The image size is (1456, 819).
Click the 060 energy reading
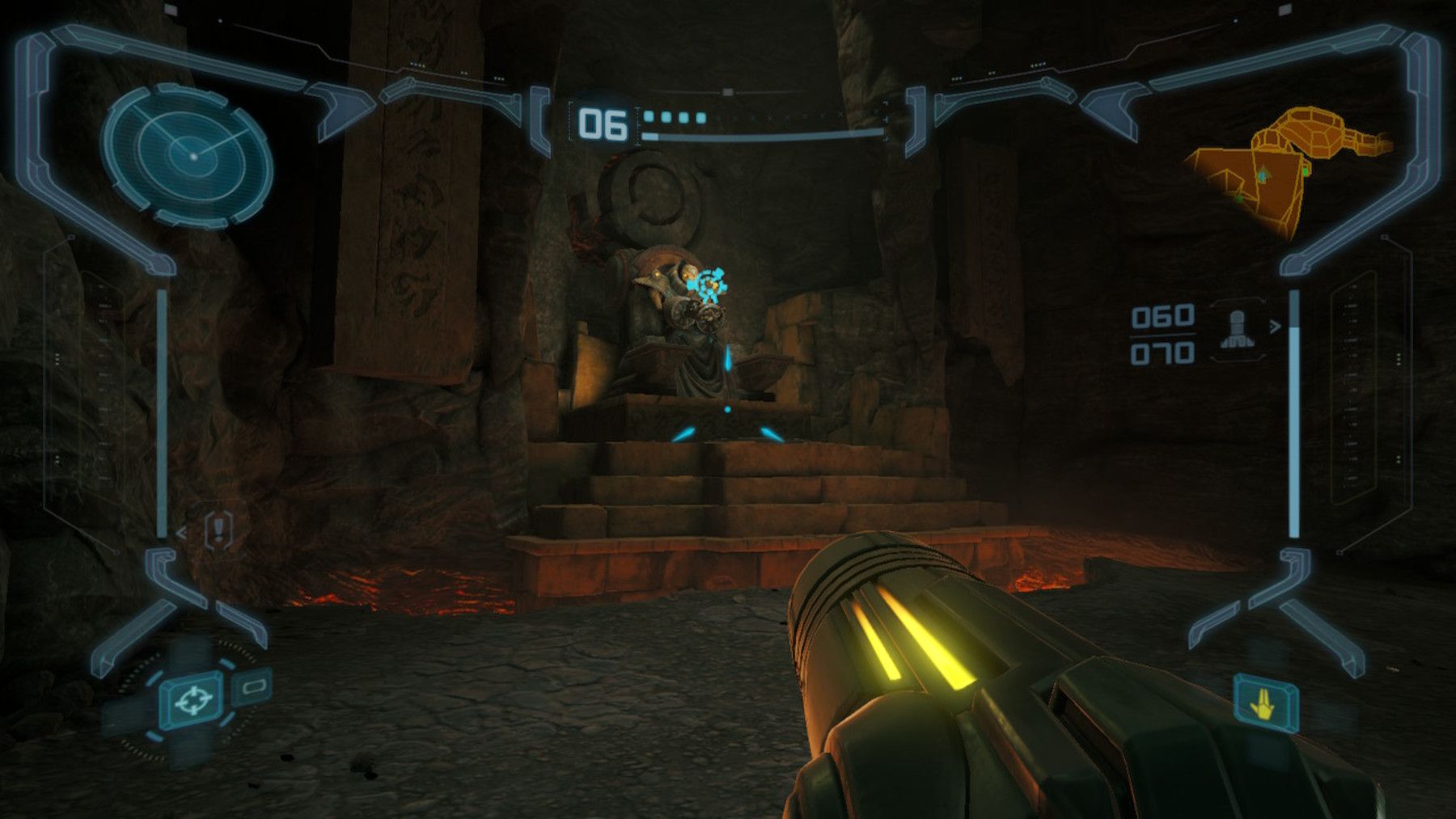tap(1162, 319)
